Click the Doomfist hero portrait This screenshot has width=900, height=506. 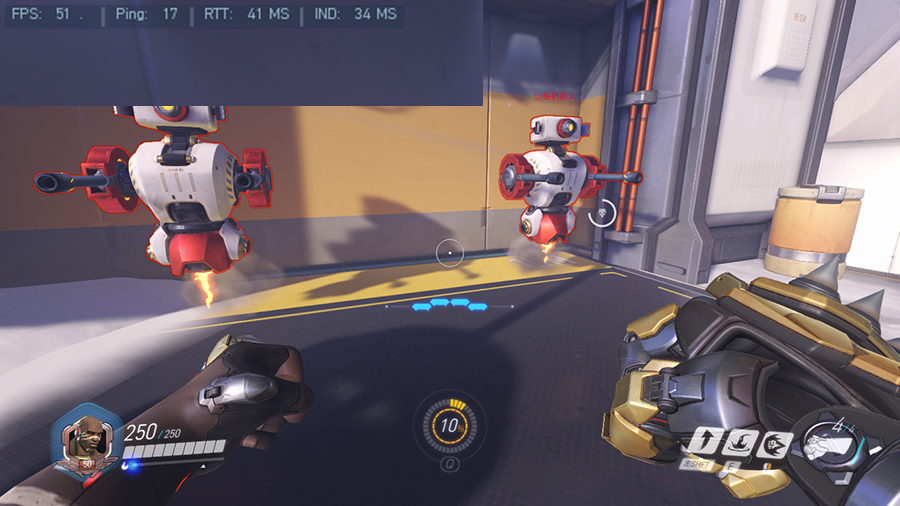click(x=86, y=441)
